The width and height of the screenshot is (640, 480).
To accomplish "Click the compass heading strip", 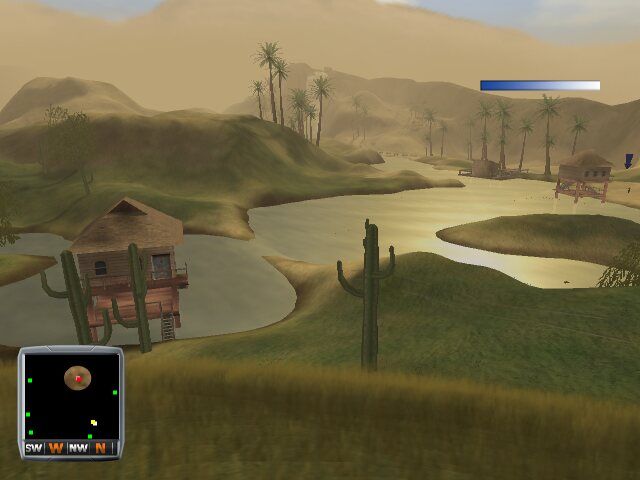I will tap(70, 448).
